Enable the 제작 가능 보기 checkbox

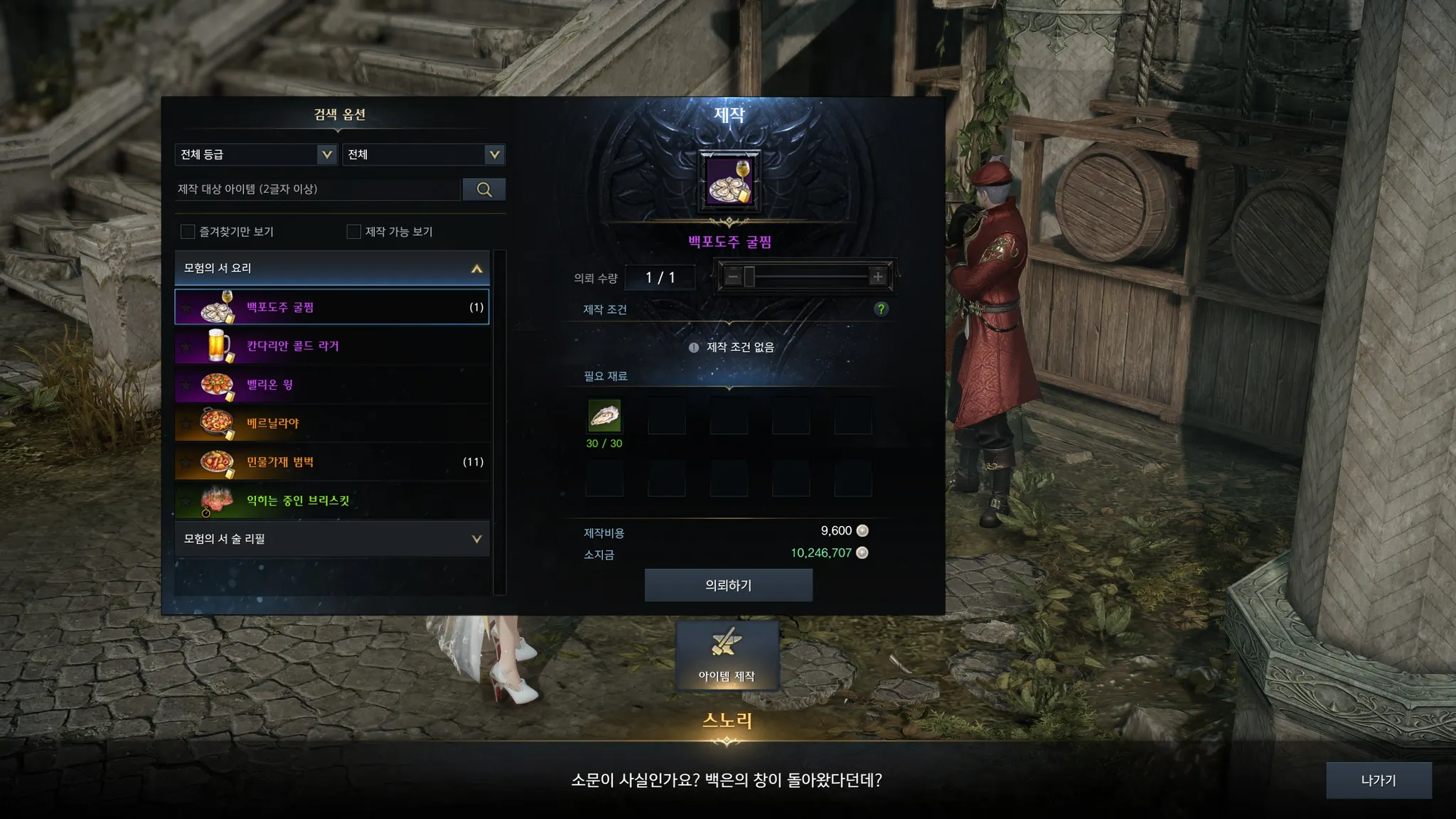tap(353, 232)
